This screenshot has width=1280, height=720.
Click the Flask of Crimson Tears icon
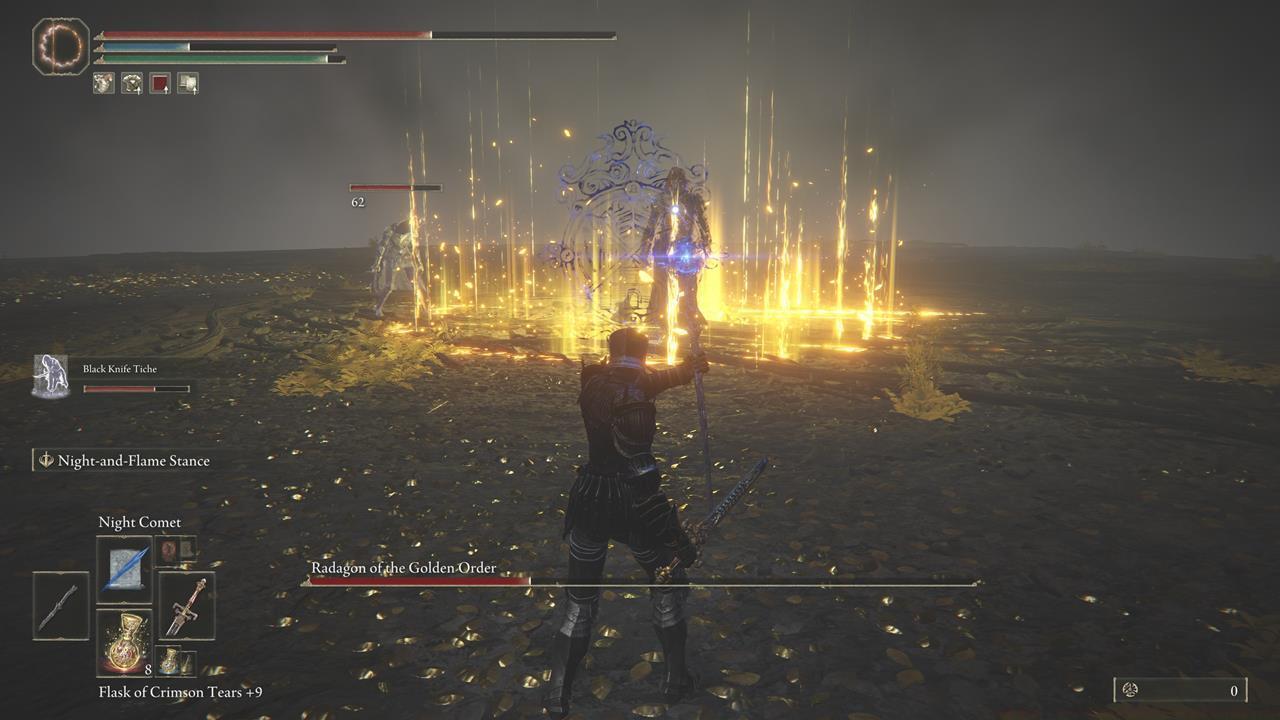pos(123,641)
